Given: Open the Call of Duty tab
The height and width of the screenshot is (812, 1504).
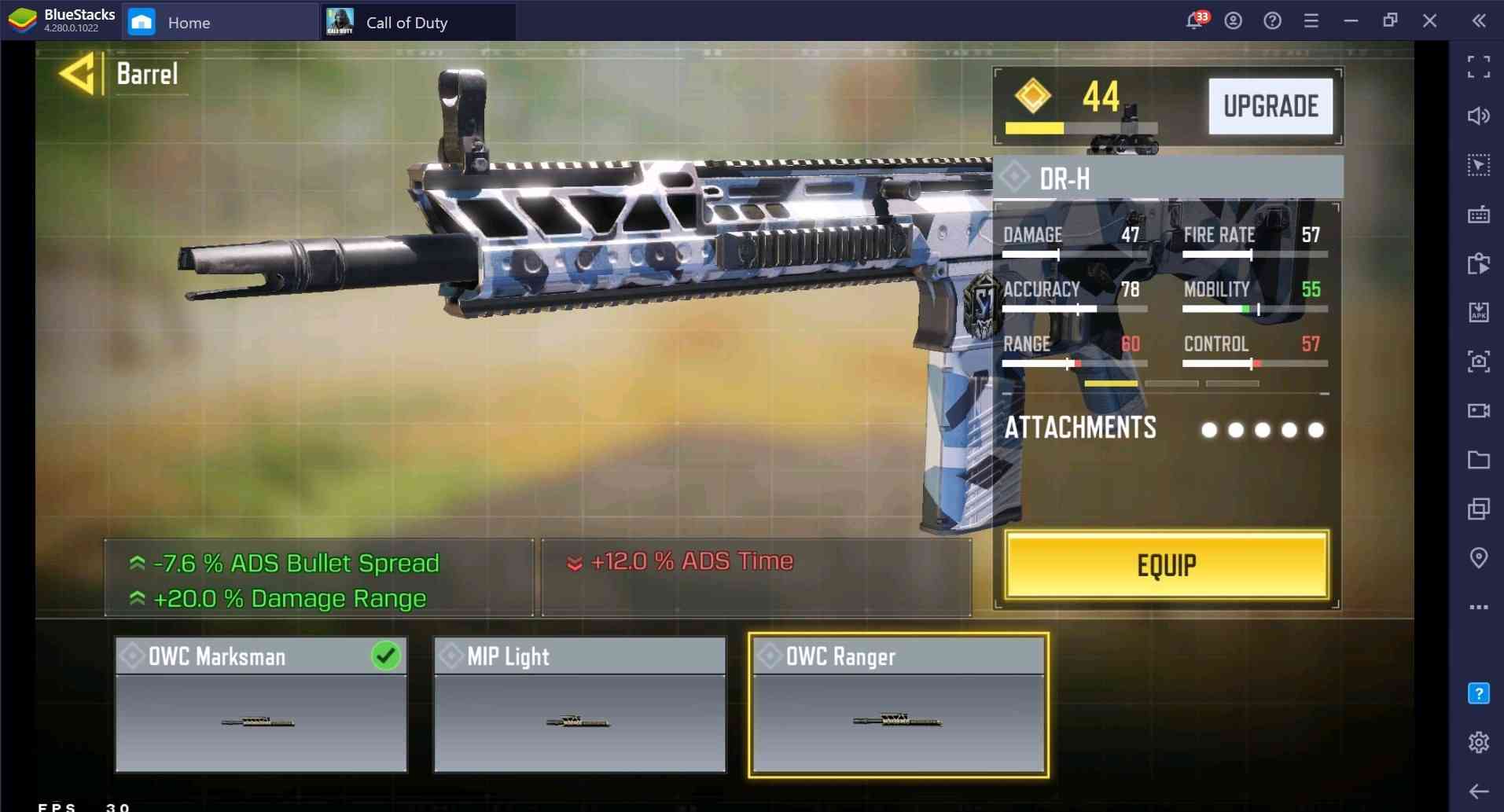Looking at the screenshot, I should point(406,22).
